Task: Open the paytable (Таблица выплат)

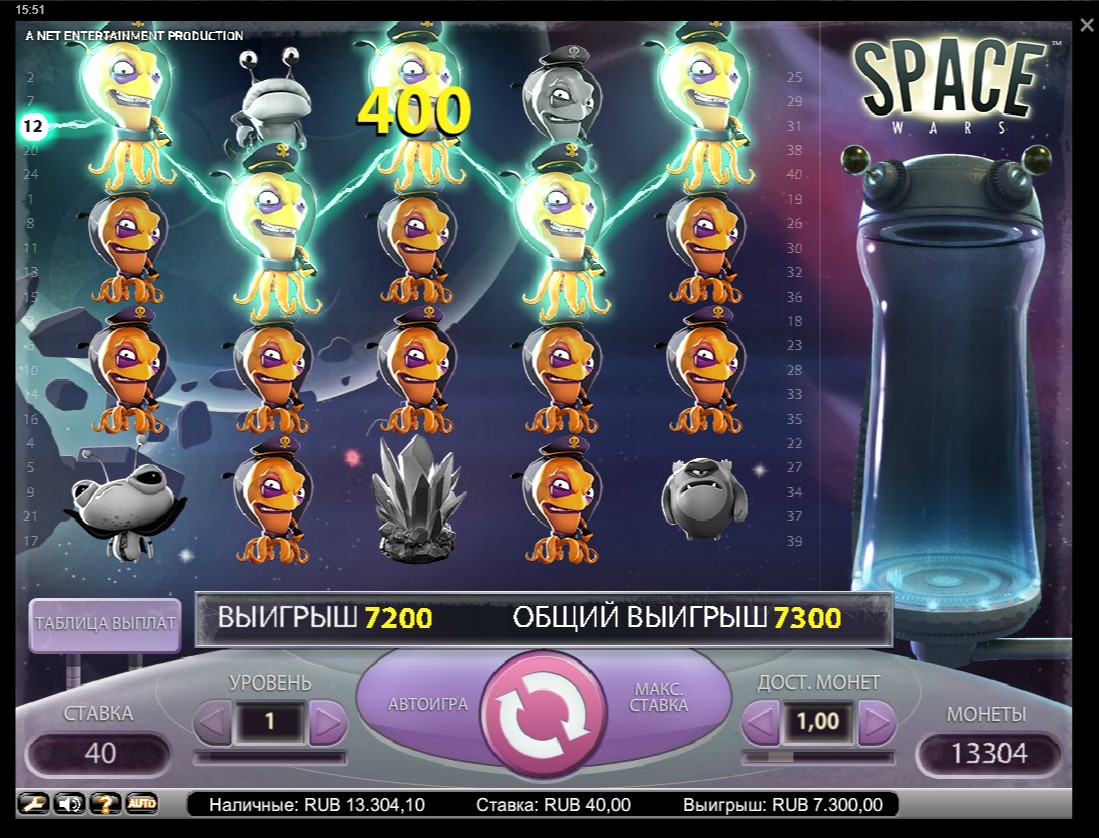Action: (x=105, y=623)
